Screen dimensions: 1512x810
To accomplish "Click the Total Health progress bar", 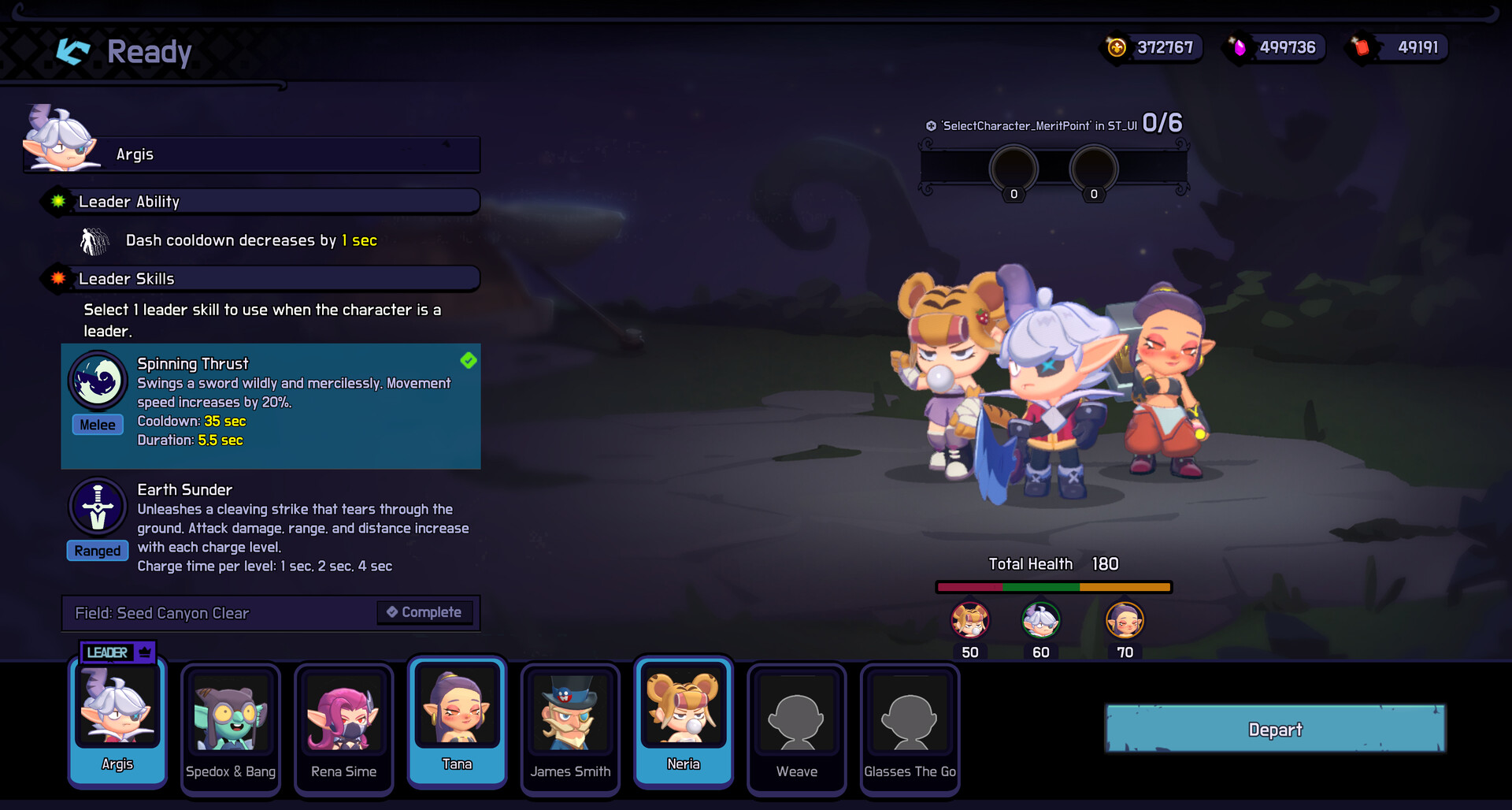I will pos(1053,586).
